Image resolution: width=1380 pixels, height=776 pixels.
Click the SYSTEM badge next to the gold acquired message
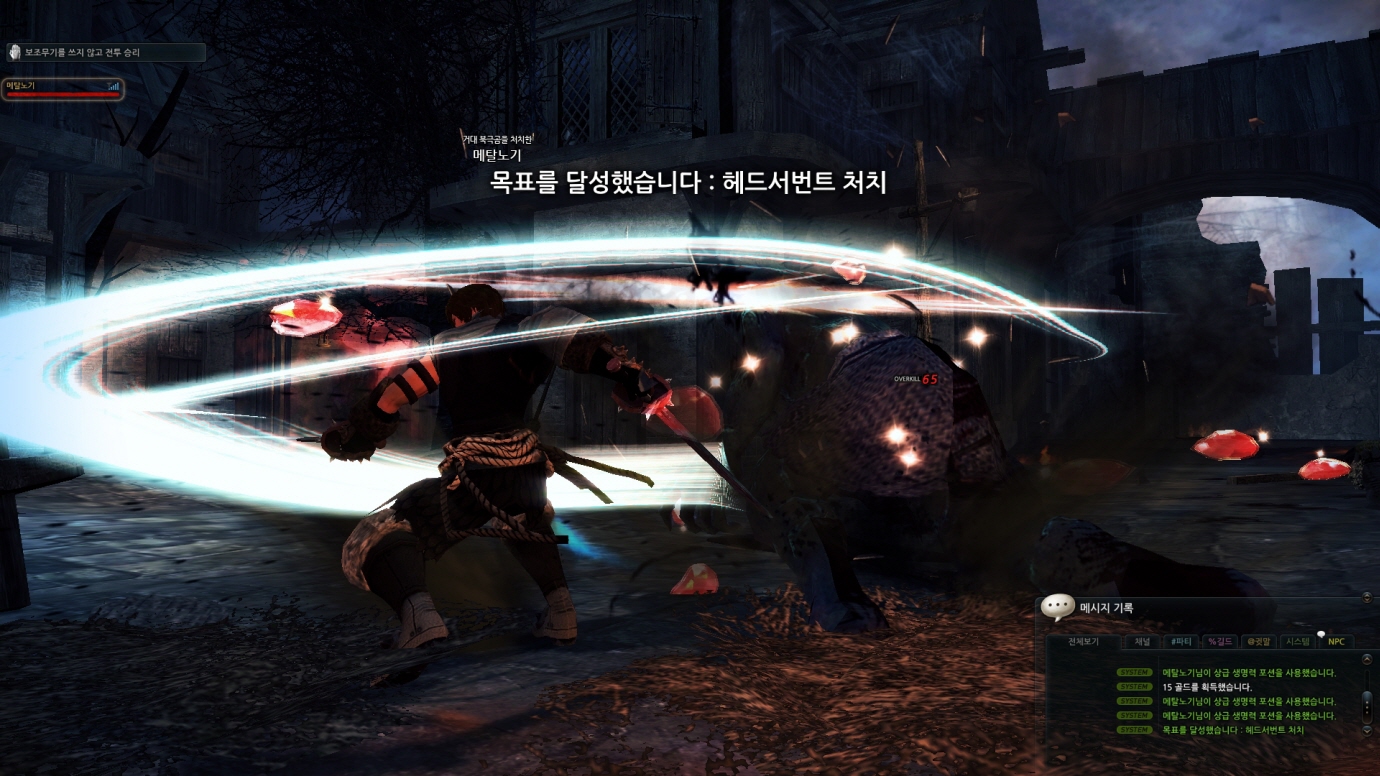tap(1135, 687)
